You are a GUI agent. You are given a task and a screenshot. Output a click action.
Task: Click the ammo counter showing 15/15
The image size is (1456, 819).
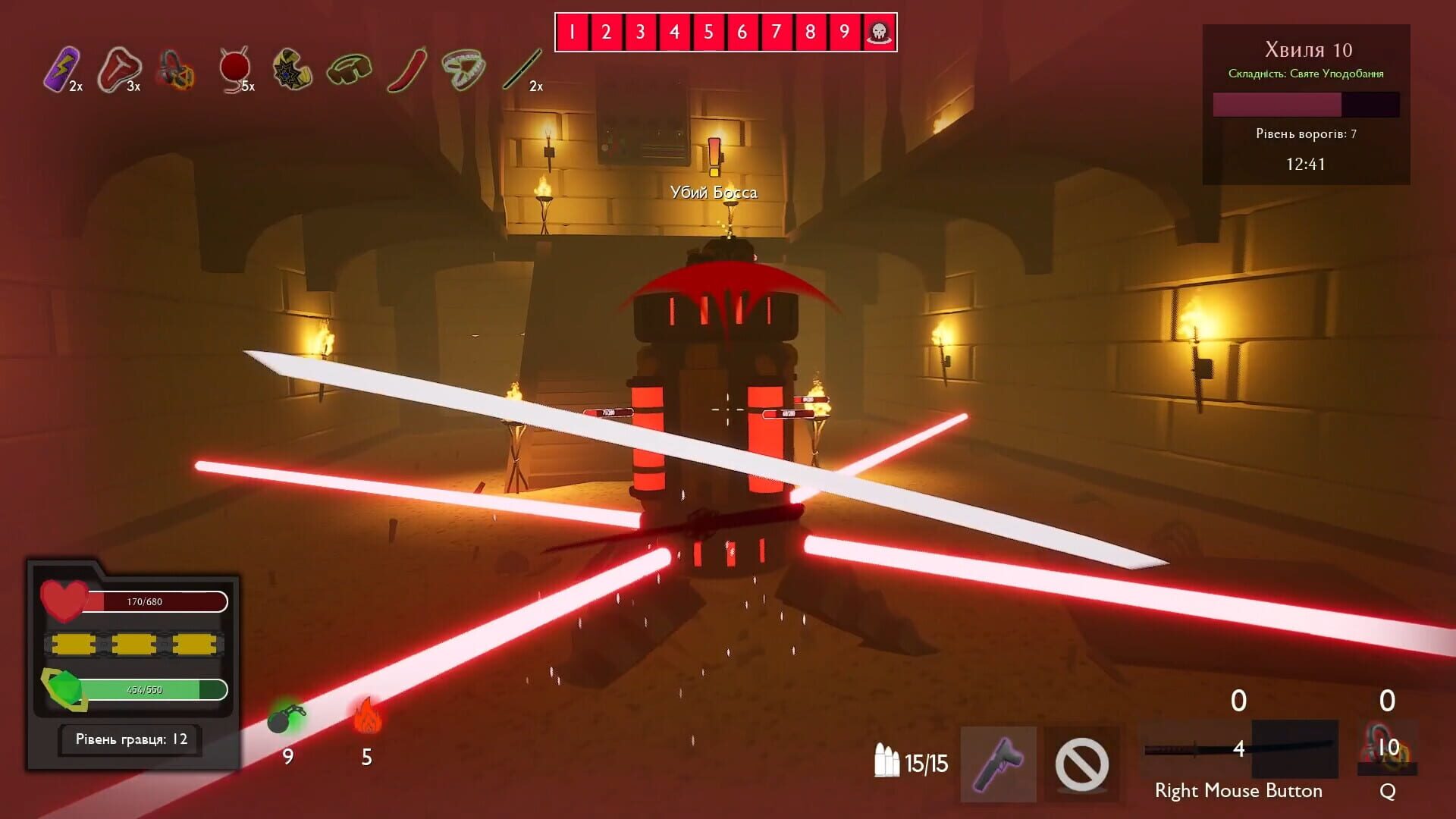point(913,764)
